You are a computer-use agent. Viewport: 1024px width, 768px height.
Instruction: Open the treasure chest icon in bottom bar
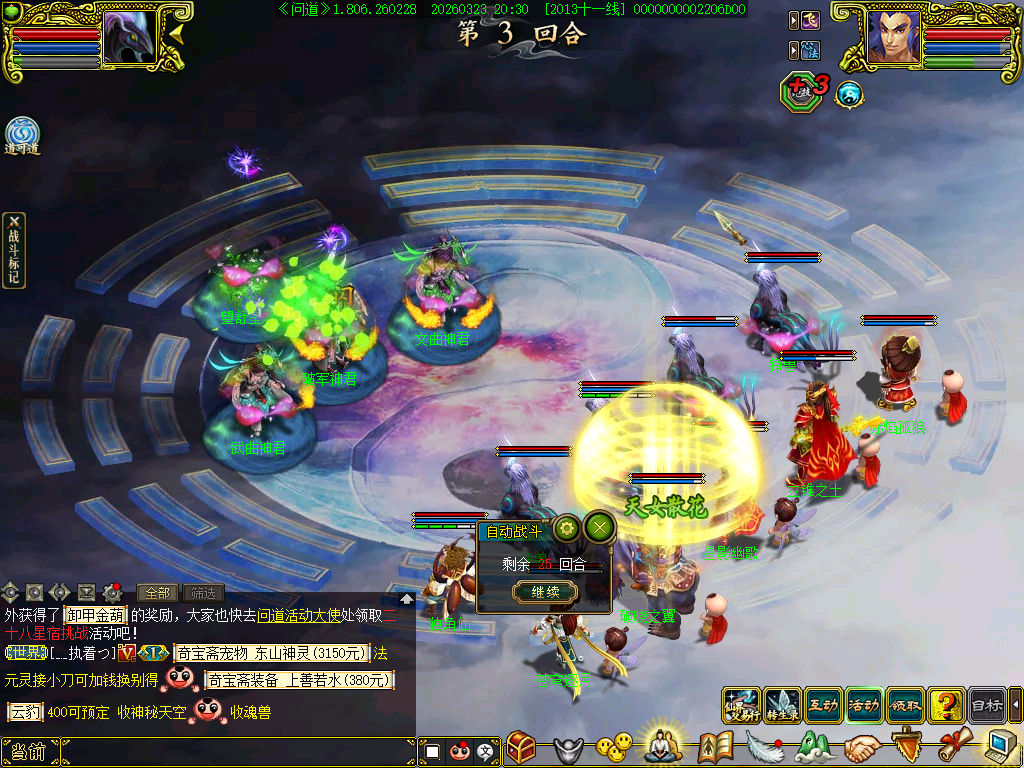coord(521,746)
